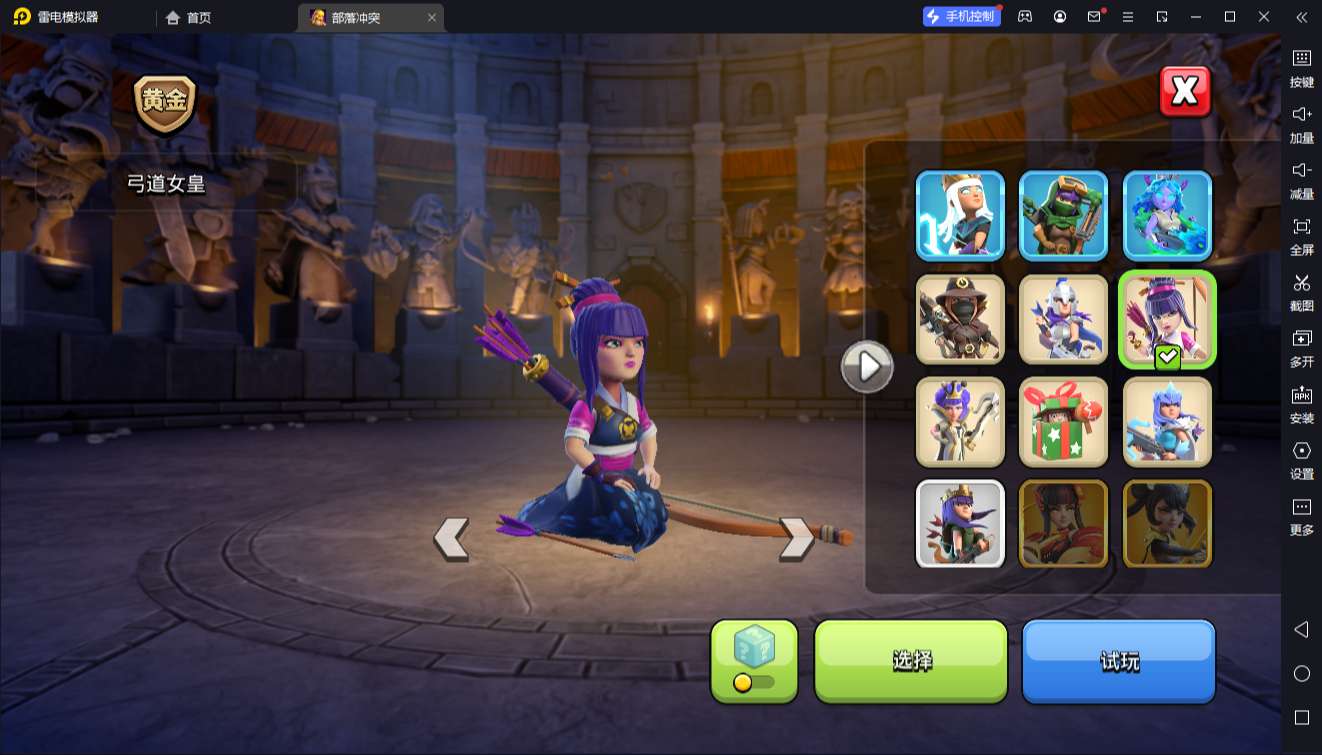Select the checked purple-haired archery queen skin
Image resolution: width=1322 pixels, height=755 pixels.
(x=1167, y=319)
